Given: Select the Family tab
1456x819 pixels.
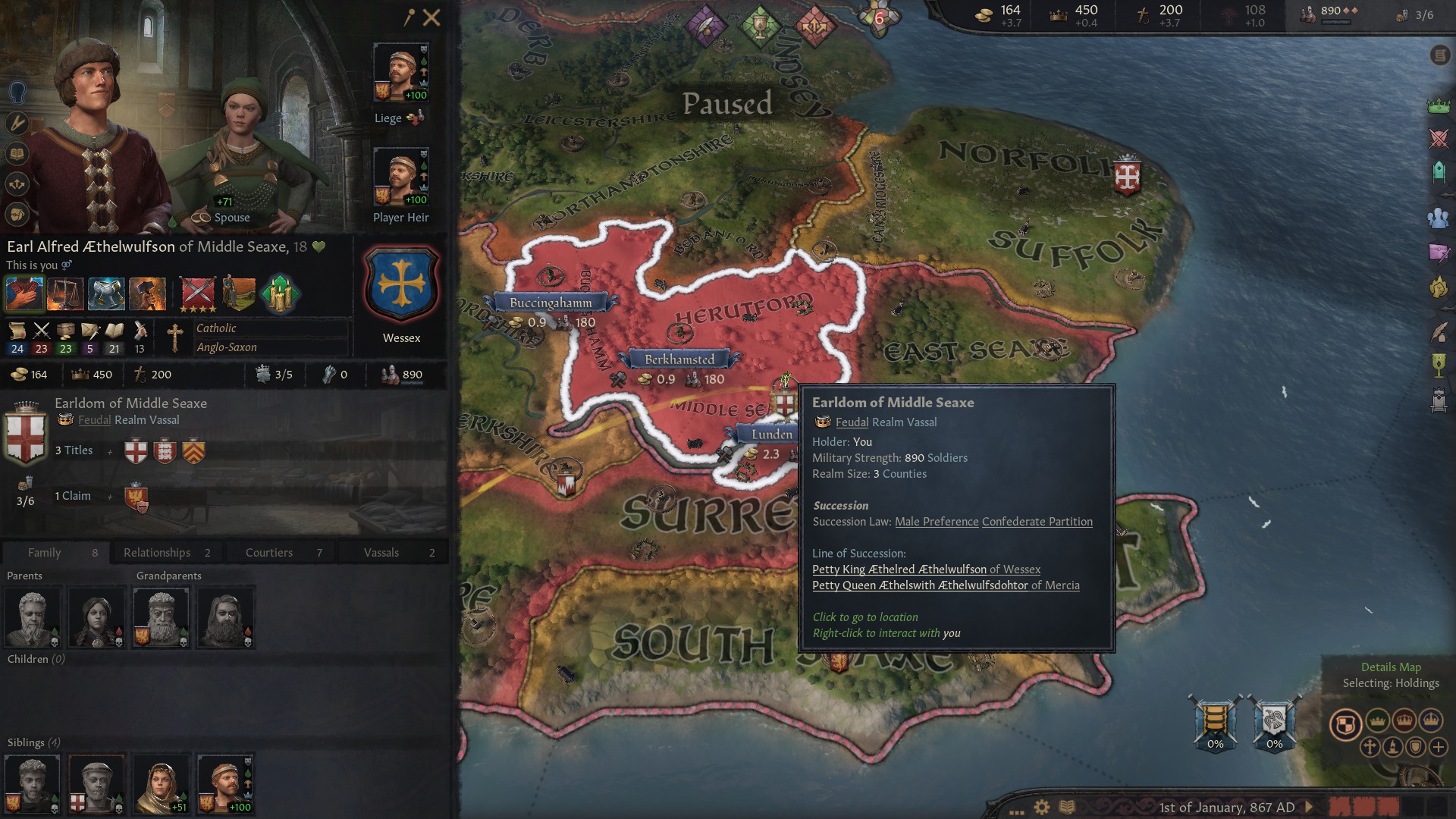Looking at the screenshot, I should [x=55, y=553].
